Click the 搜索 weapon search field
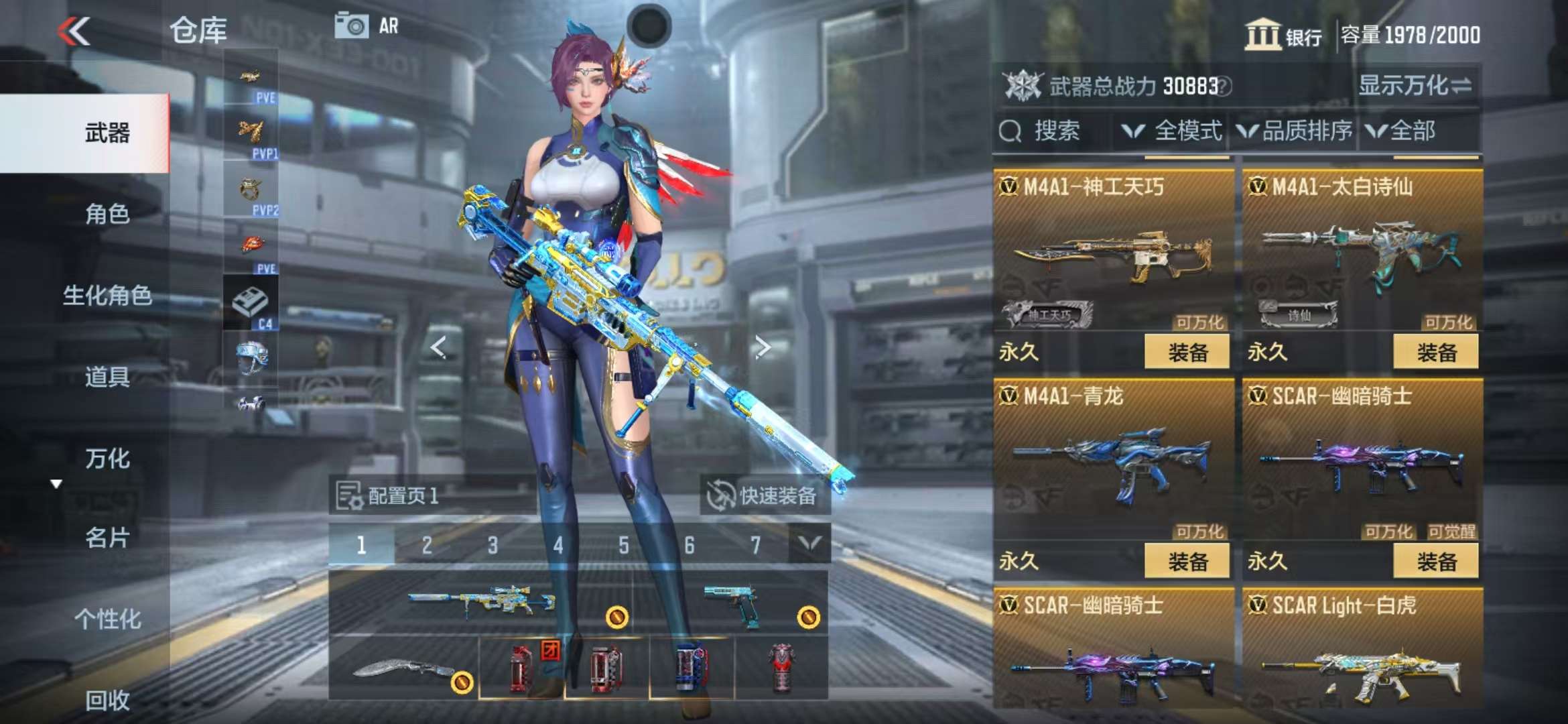The image size is (1568, 724). point(1055,131)
